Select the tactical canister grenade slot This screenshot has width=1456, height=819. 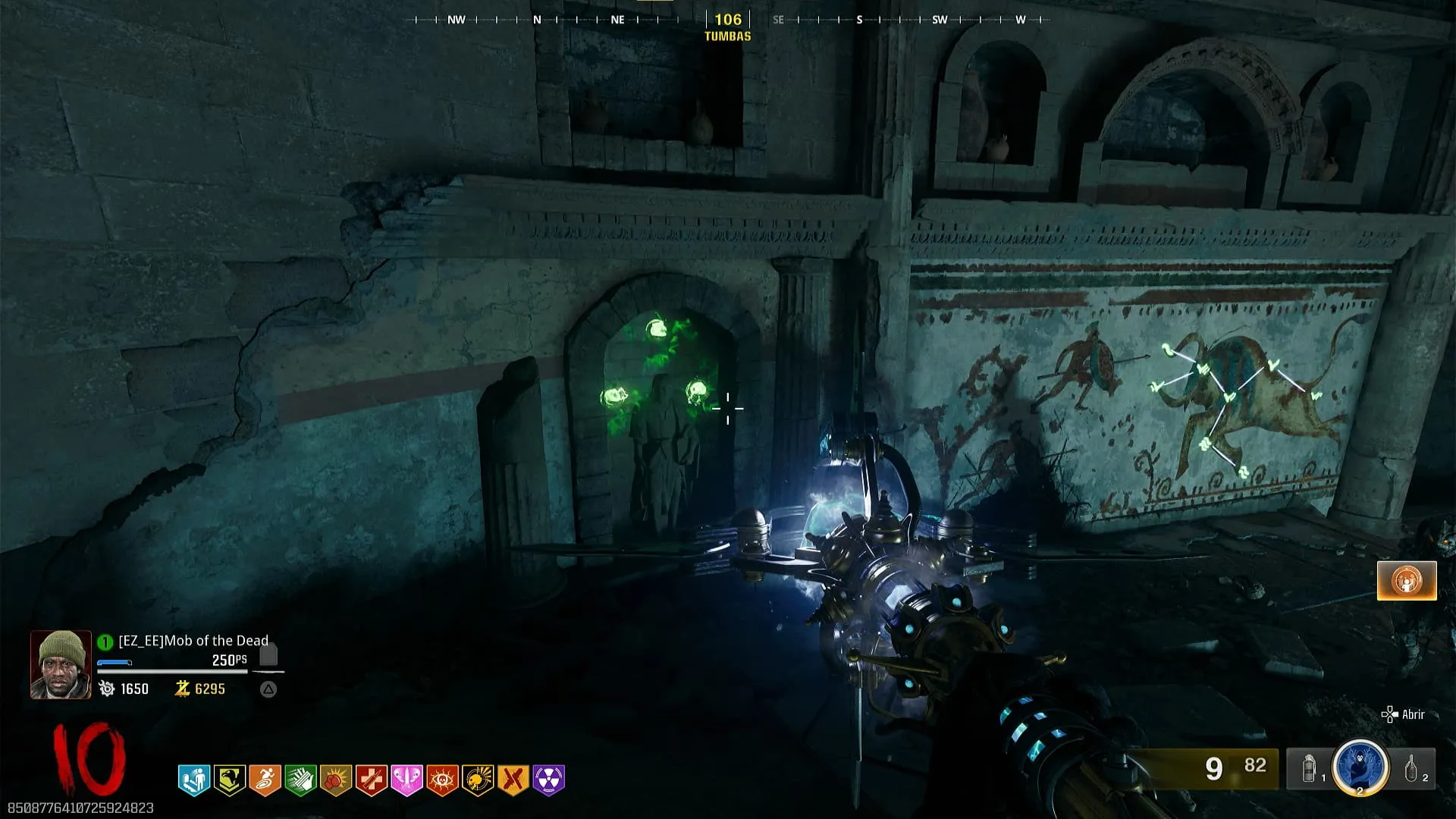click(x=1310, y=769)
